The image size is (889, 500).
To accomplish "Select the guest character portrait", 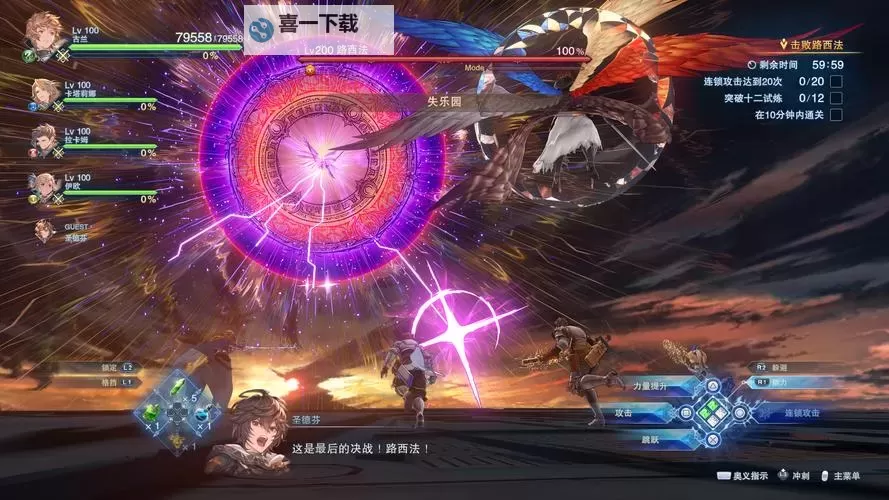I will pyautogui.click(x=44, y=230).
